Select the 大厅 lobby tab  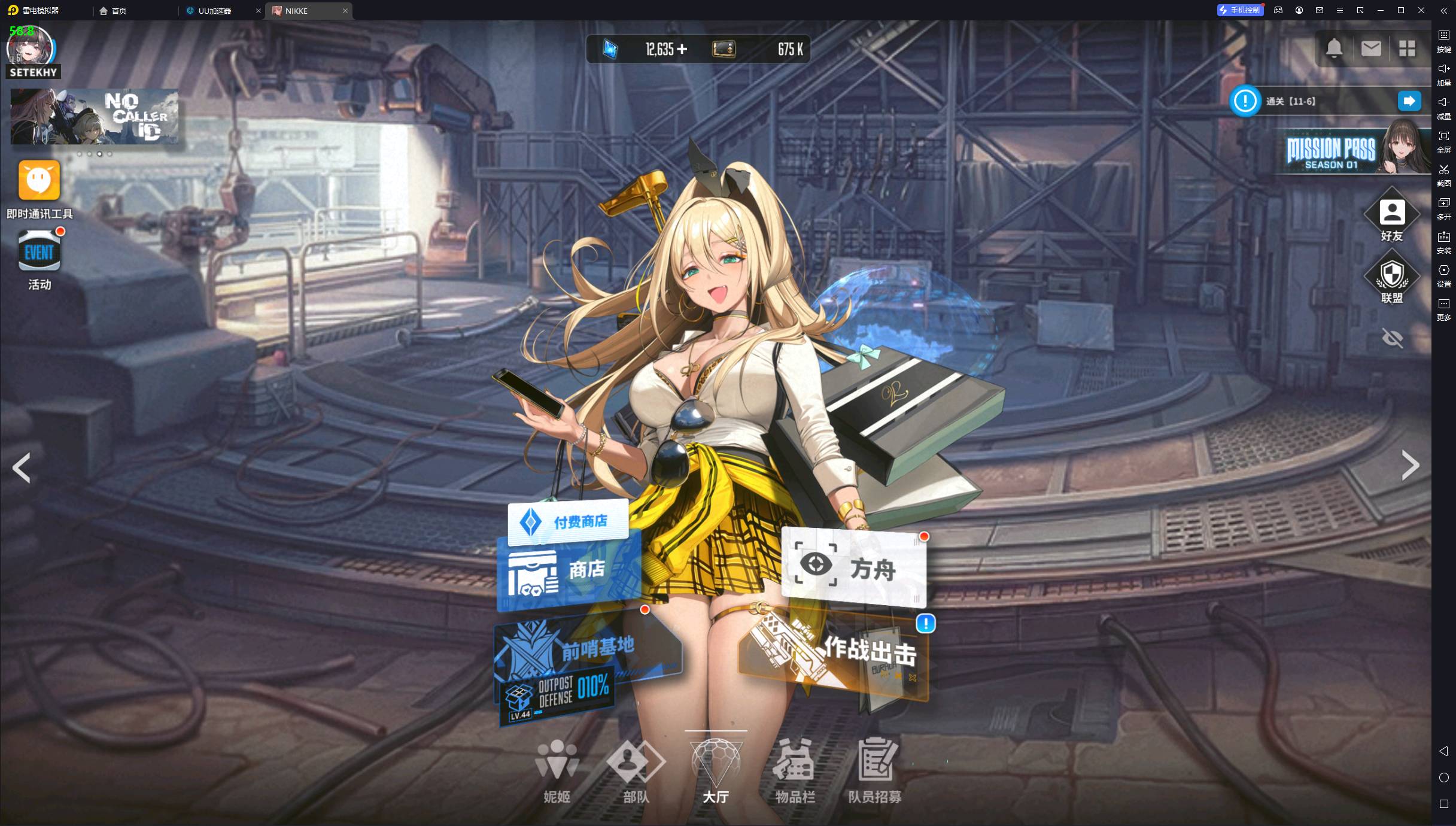(716, 770)
